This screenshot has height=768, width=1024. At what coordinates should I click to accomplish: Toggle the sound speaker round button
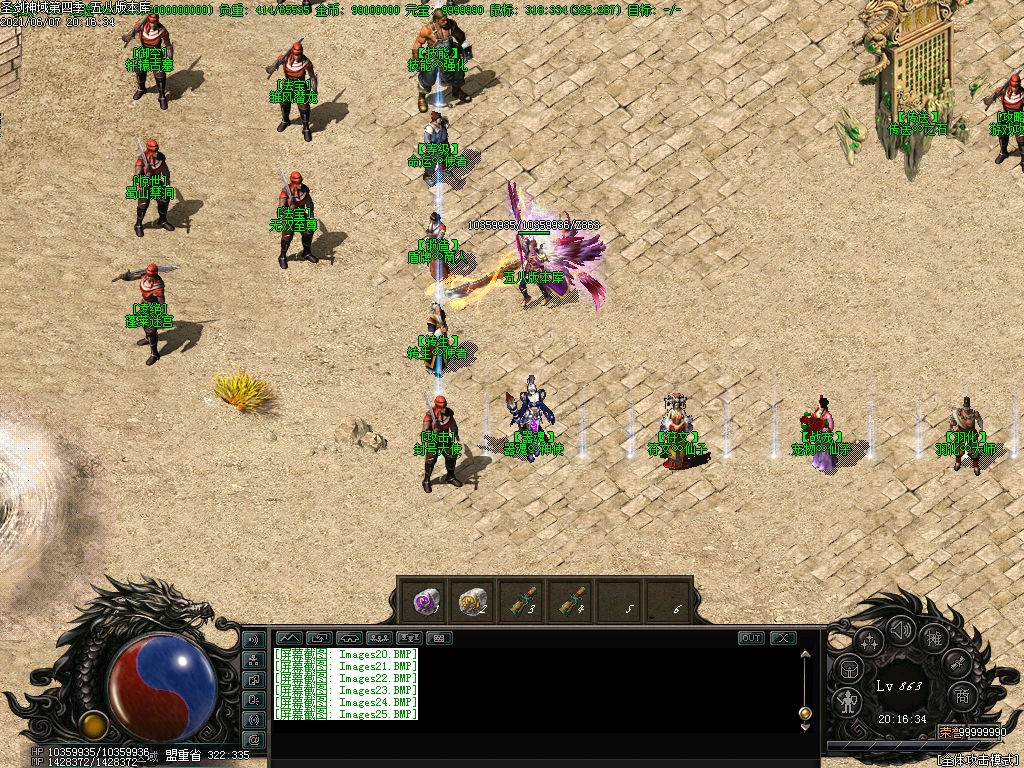(901, 630)
